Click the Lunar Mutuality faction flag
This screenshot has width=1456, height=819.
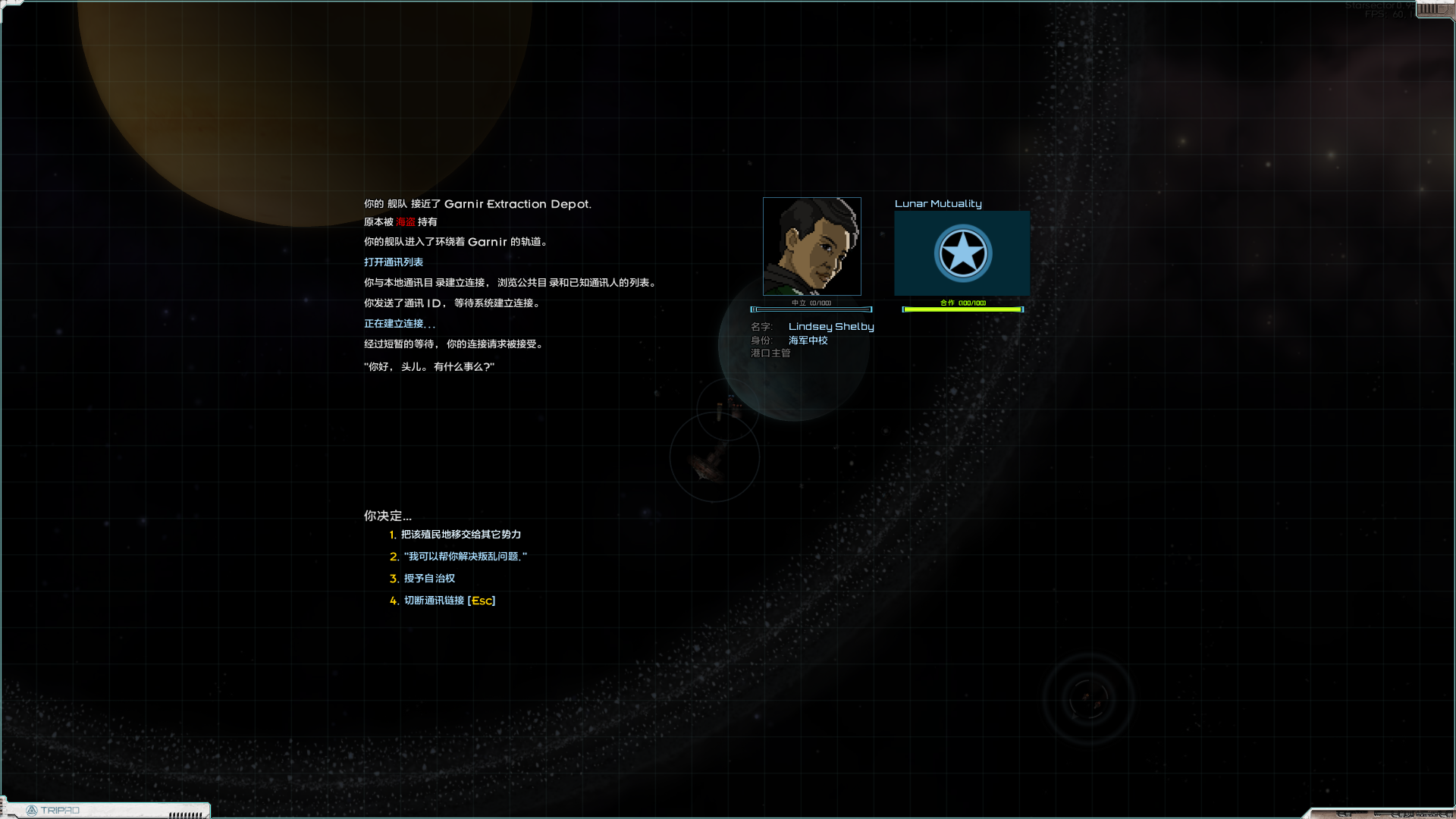tap(962, 253)
